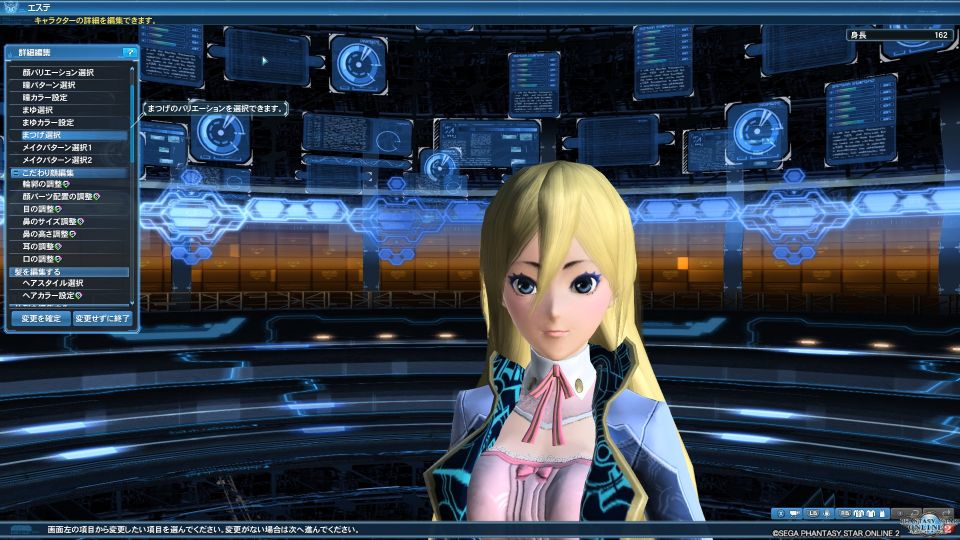Select the まゆカラー設定 entry
The height and width of the screenshot is (540, 960).
click(48, 122)
